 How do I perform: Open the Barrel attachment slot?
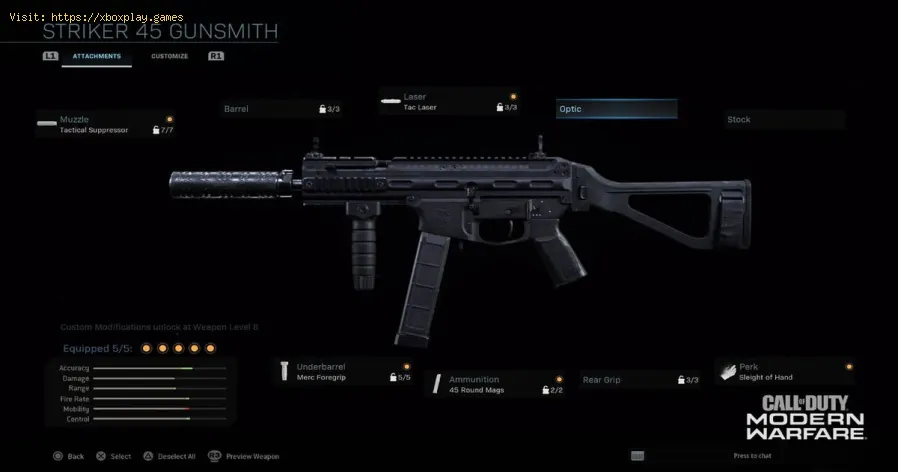pyautogui.click(x=281, y=108)
